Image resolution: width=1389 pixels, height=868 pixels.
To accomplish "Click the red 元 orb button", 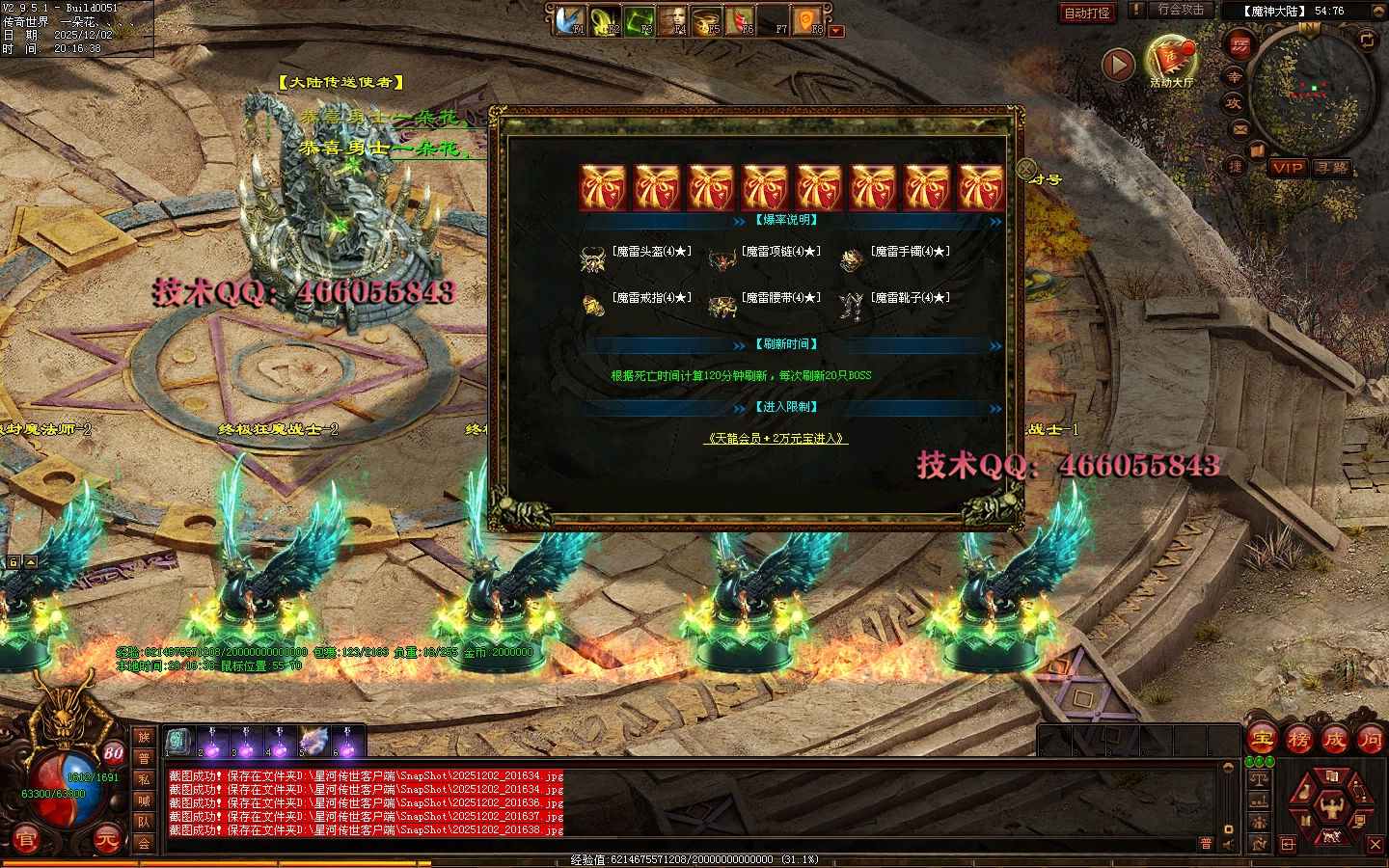I will 107,839.
